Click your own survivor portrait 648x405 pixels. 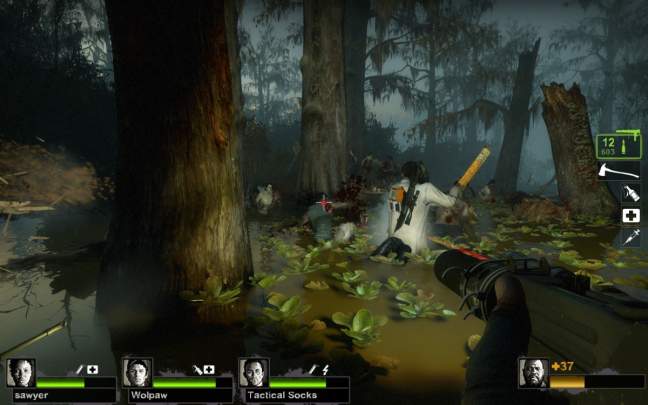[533, 372]
